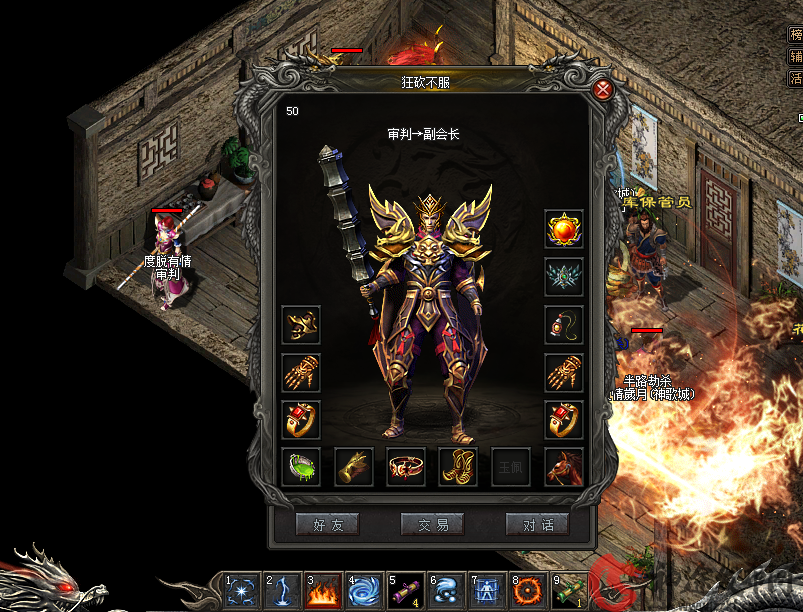Inspect the red jeweled belt slot
The height and width of the screenshot is (612, 803).
coord(406,467)
